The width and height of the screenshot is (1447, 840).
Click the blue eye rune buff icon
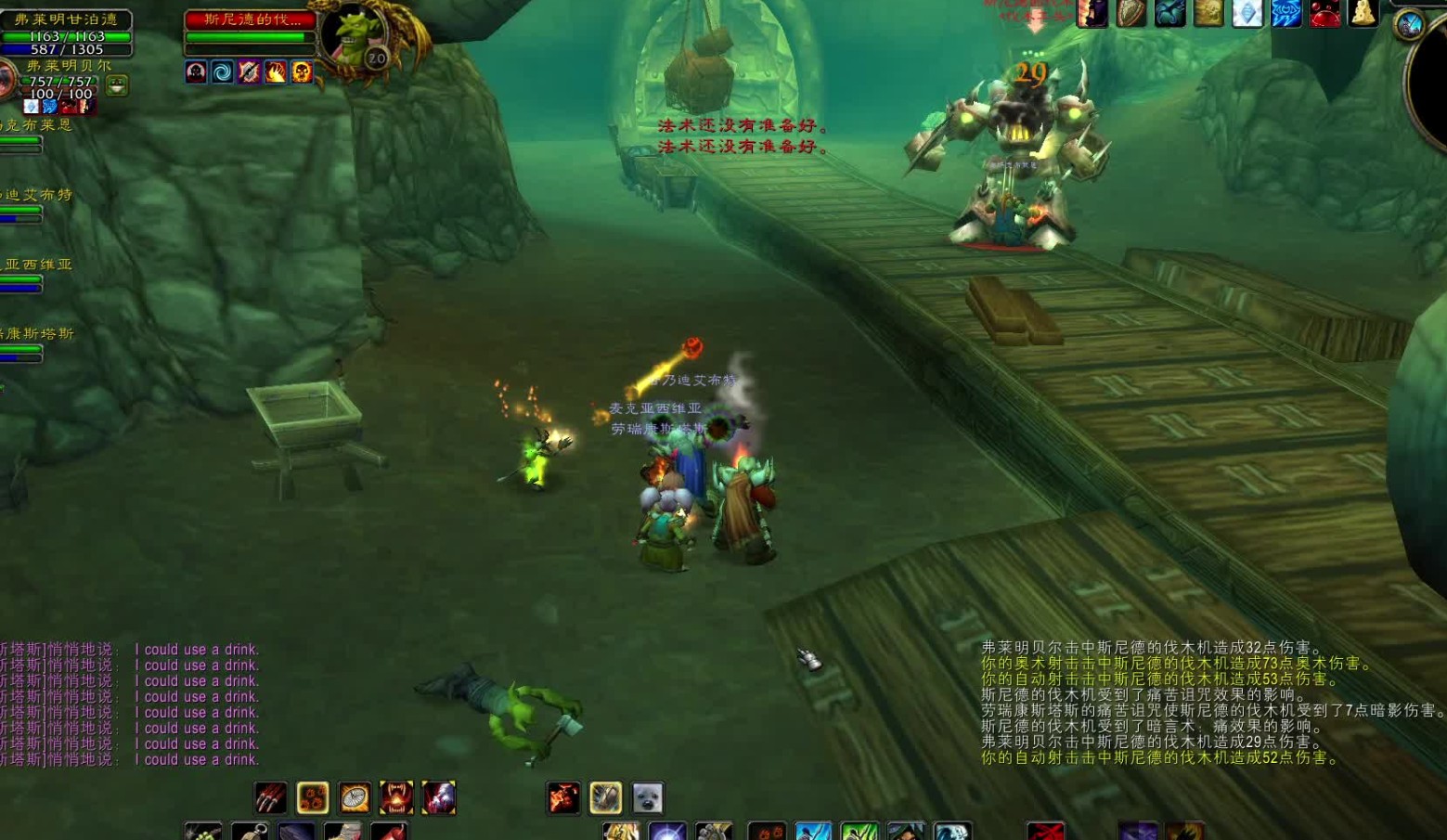[x=1286, y=14]
